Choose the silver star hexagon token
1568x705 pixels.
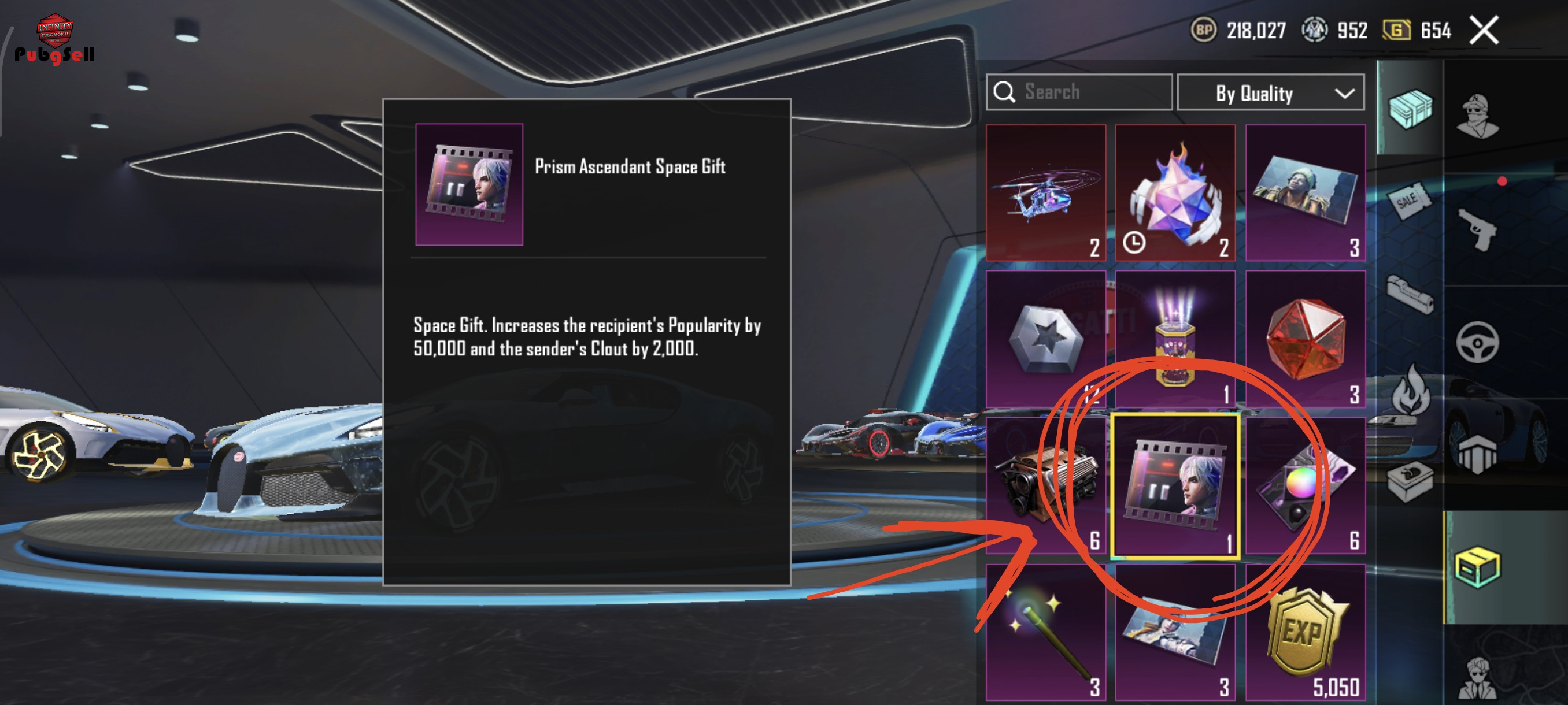(x=1046, y=338)
